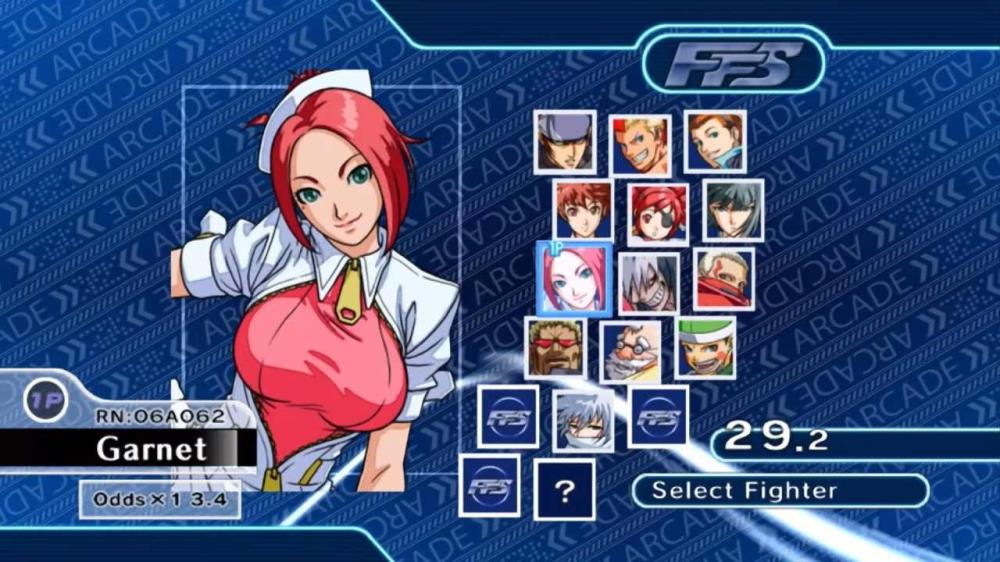Pick the silver-haired fighter with closed eyes

click(x=583, y=420)
